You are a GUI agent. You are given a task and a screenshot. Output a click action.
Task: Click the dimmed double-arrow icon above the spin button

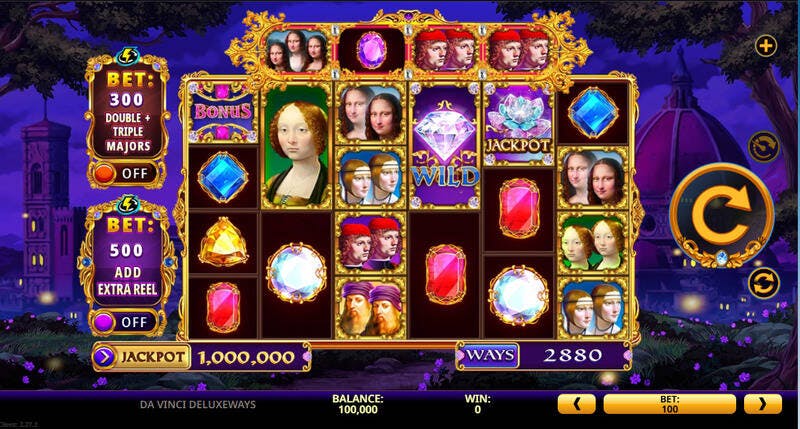click(x=761, y=147)
